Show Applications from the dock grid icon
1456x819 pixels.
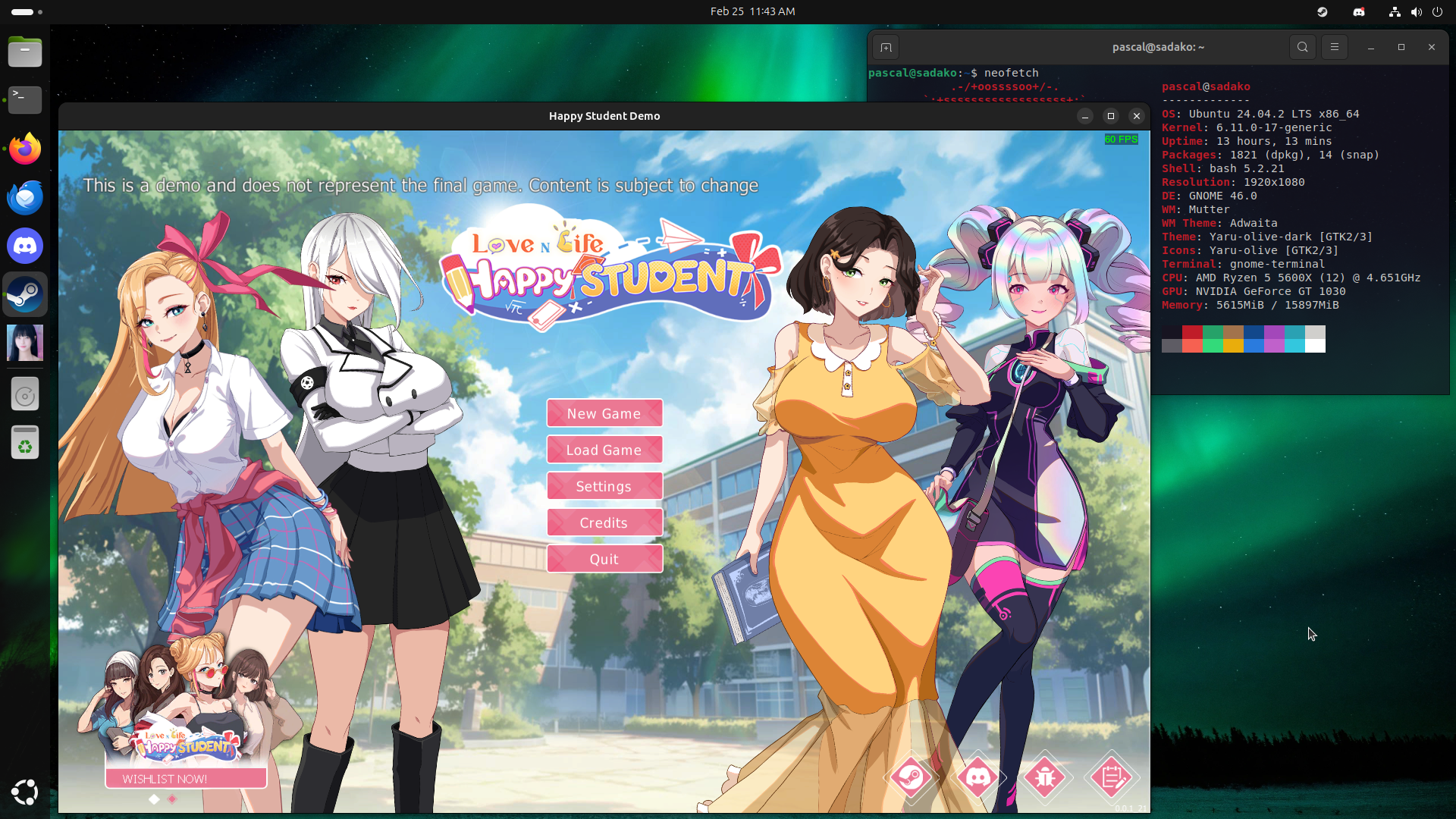point(25,792)
